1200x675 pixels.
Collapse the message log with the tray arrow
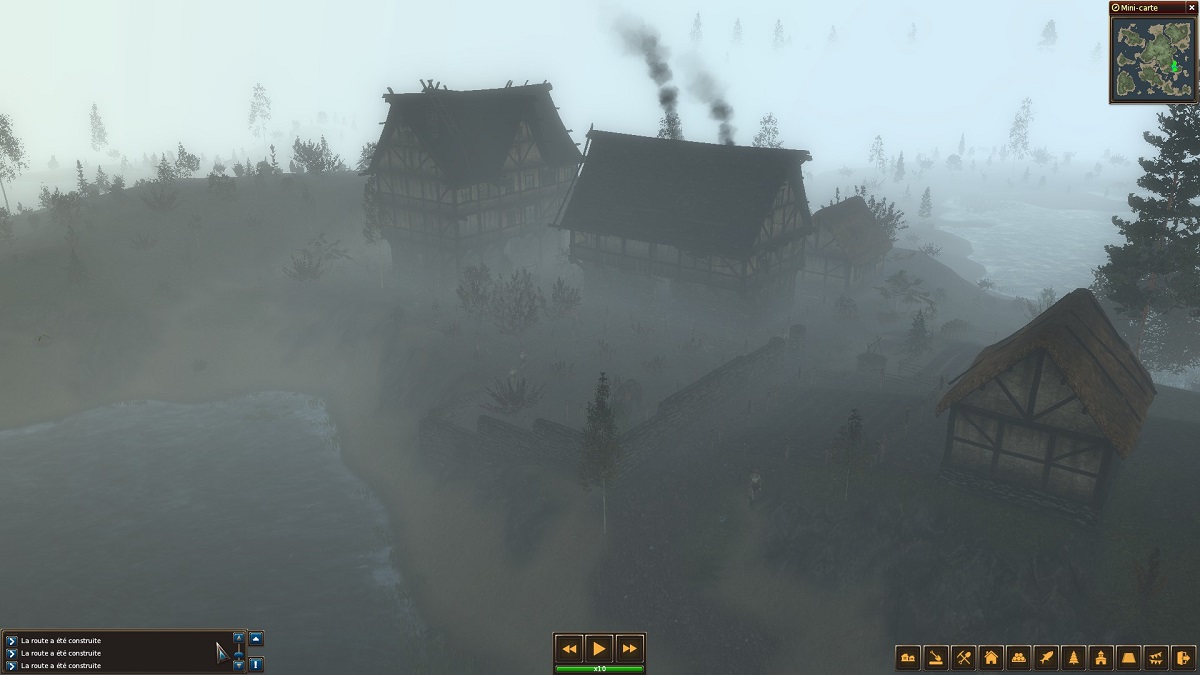point(256,638)
